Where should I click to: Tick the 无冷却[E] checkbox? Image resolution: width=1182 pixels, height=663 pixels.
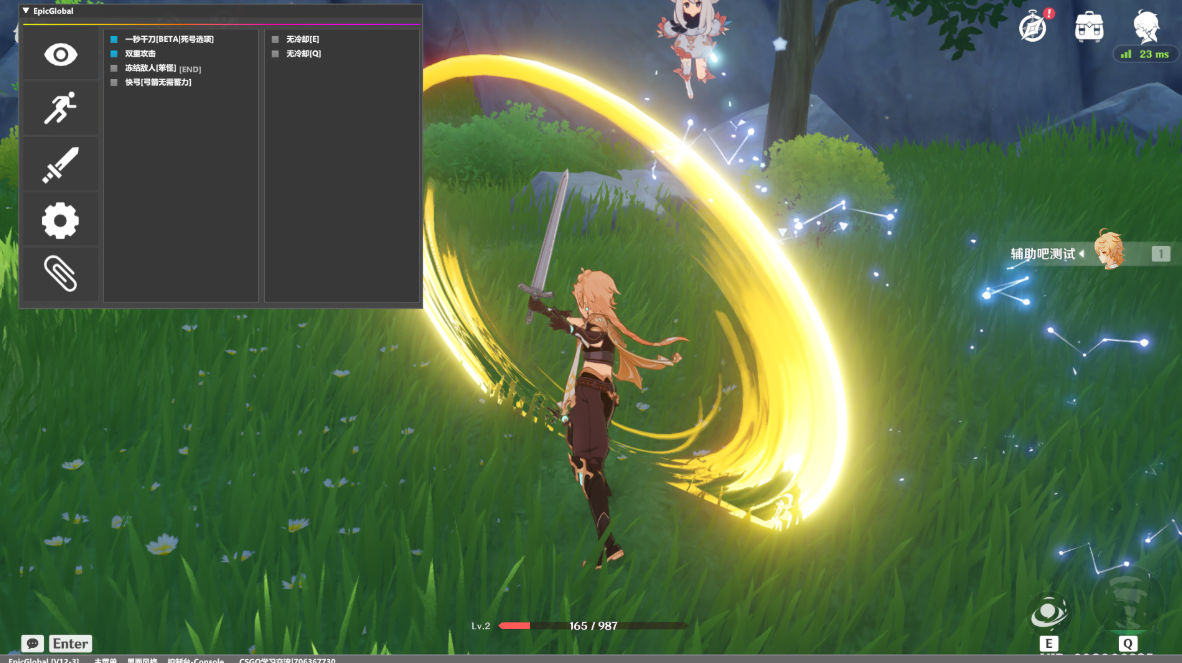point(275,39)
